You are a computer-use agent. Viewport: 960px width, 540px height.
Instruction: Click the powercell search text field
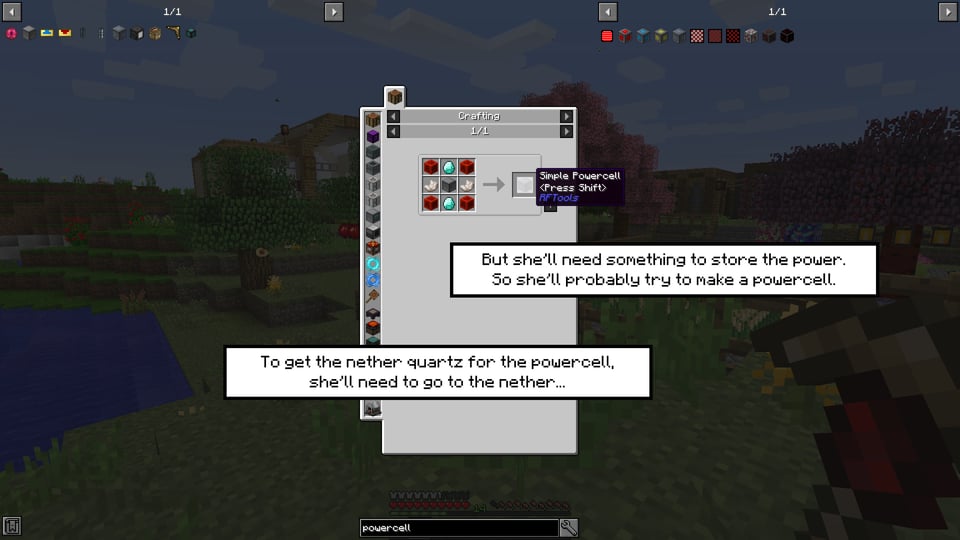tap(458, 528)
